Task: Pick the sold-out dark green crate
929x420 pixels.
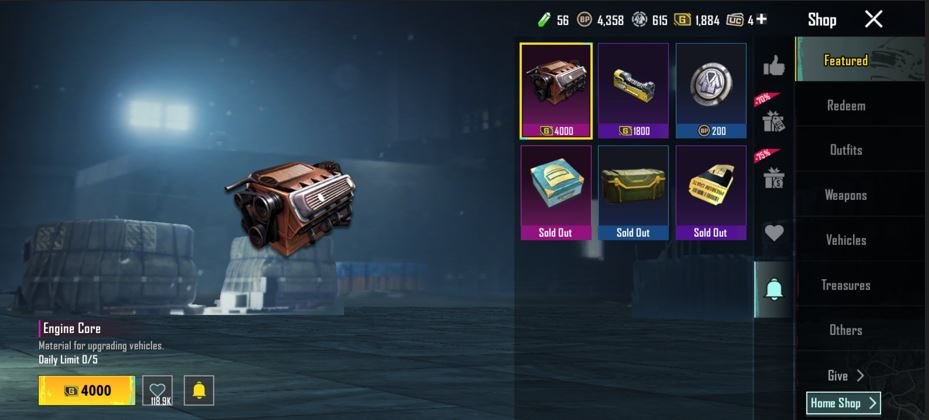Action: [633, 192]
